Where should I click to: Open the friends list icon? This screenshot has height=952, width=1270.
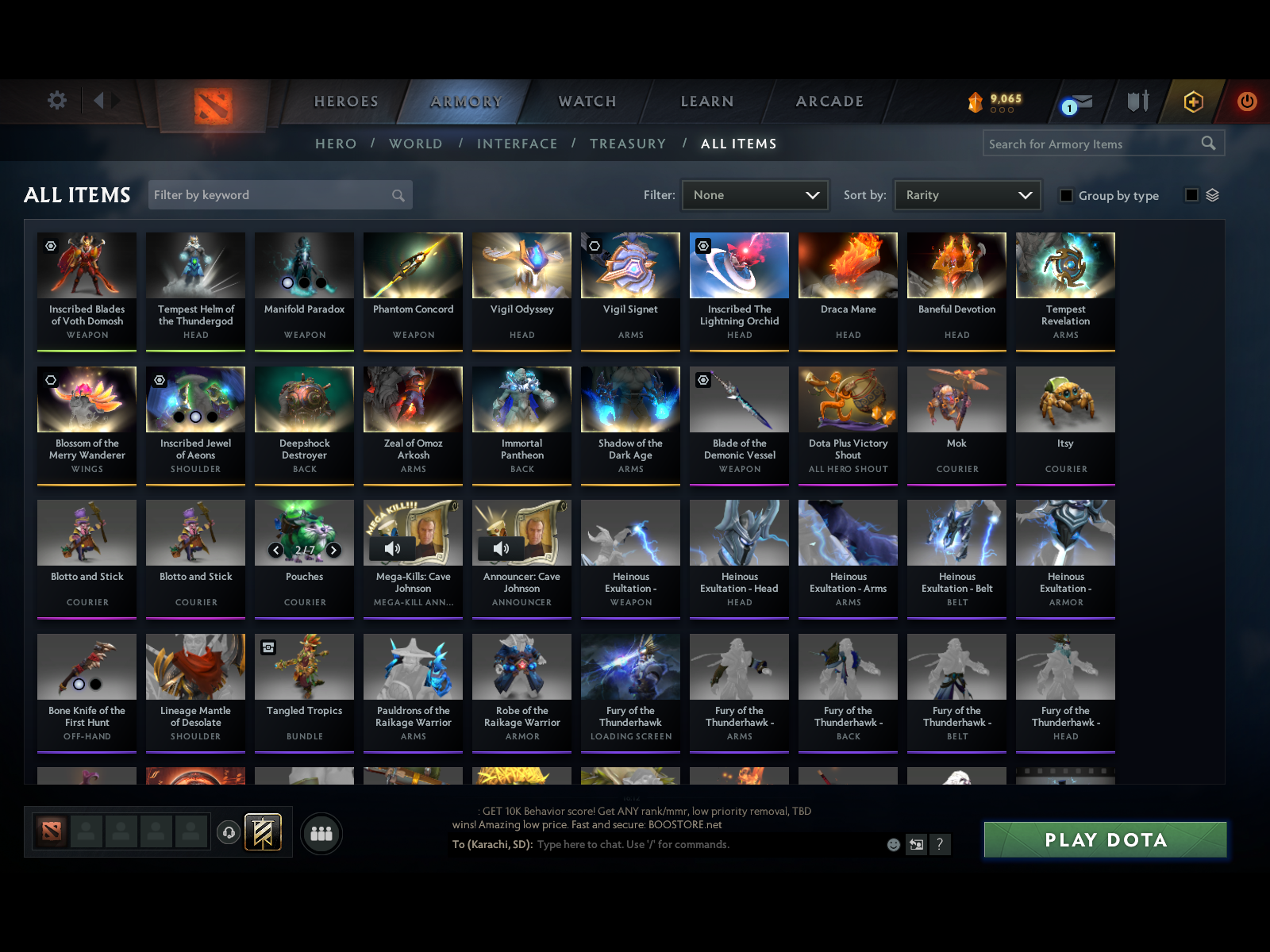(x=321, y=834)
